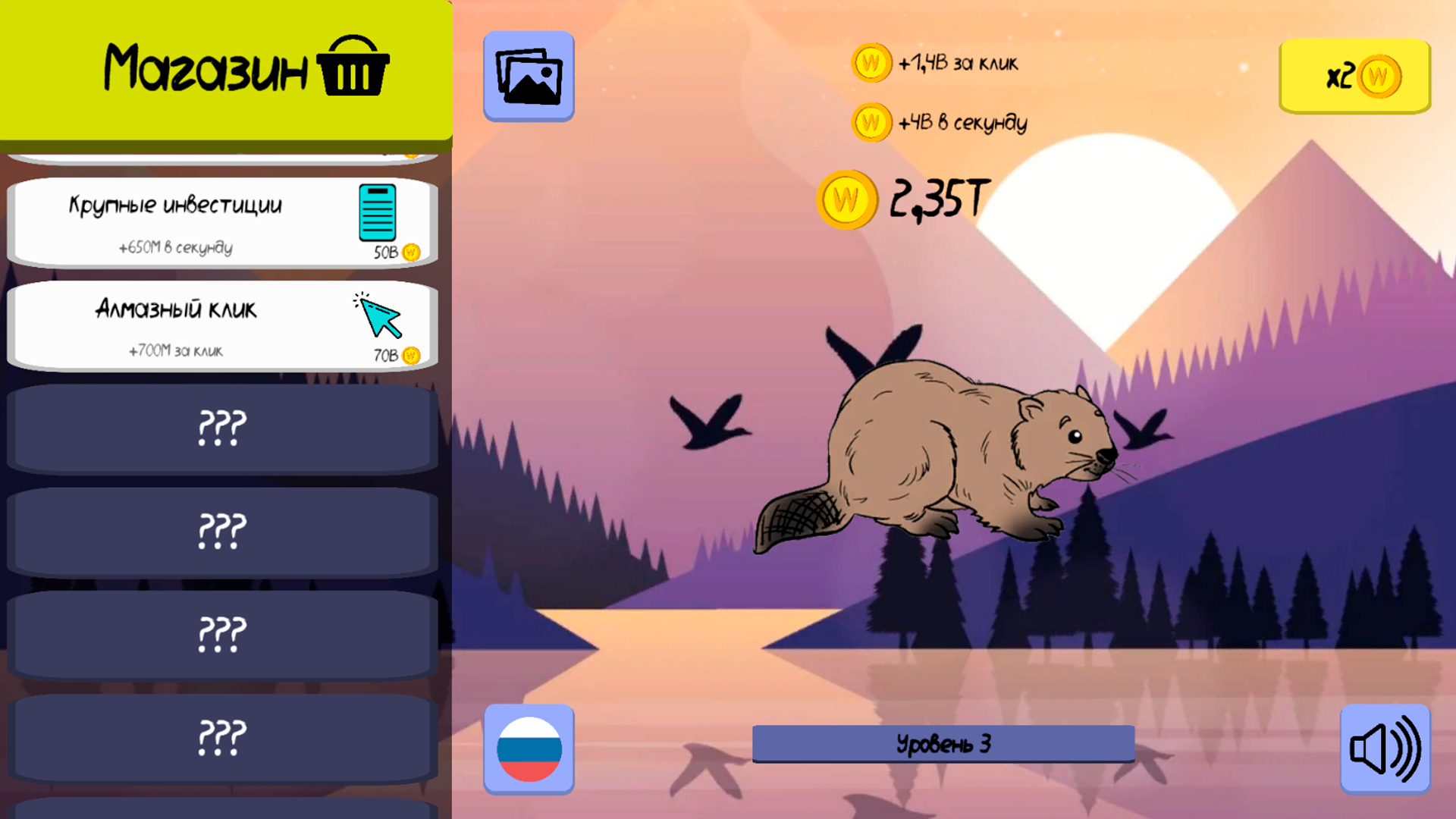Click the coin icon beside +1,4B за клик
This screenshot has height=819, width=1456.
871,62
